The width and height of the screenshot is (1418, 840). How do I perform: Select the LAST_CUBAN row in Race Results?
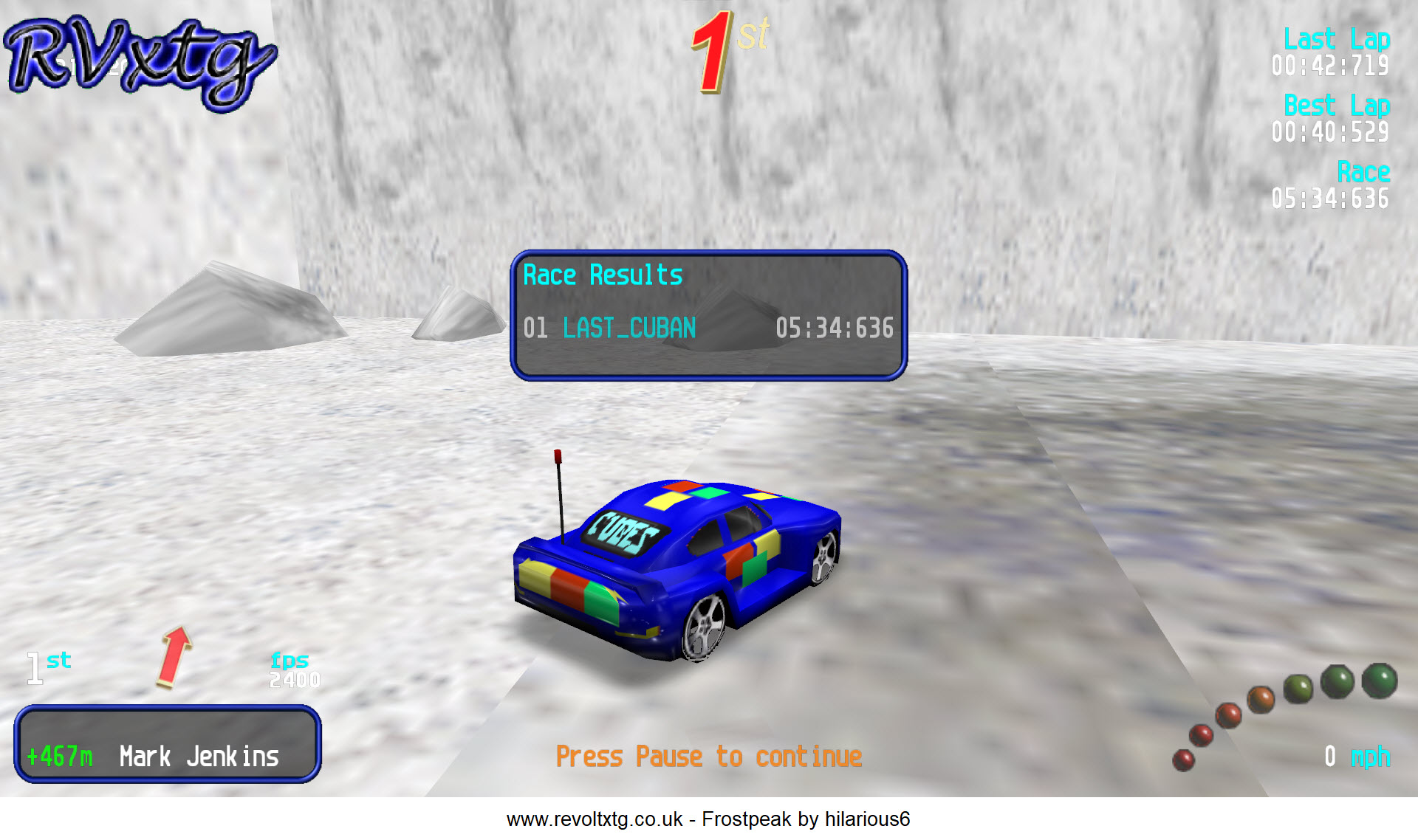pos(707,328)
